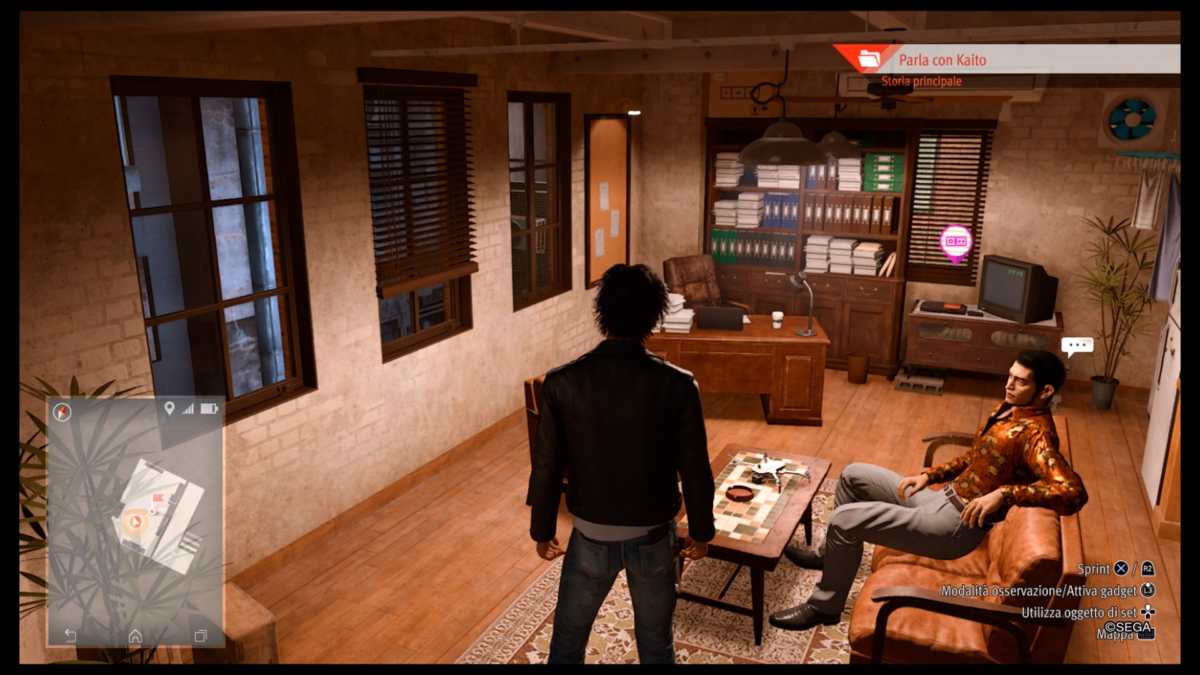1200x675 pixels.
Task: Select the pink marker icon near the TV
Action: [x=956, y=241]
